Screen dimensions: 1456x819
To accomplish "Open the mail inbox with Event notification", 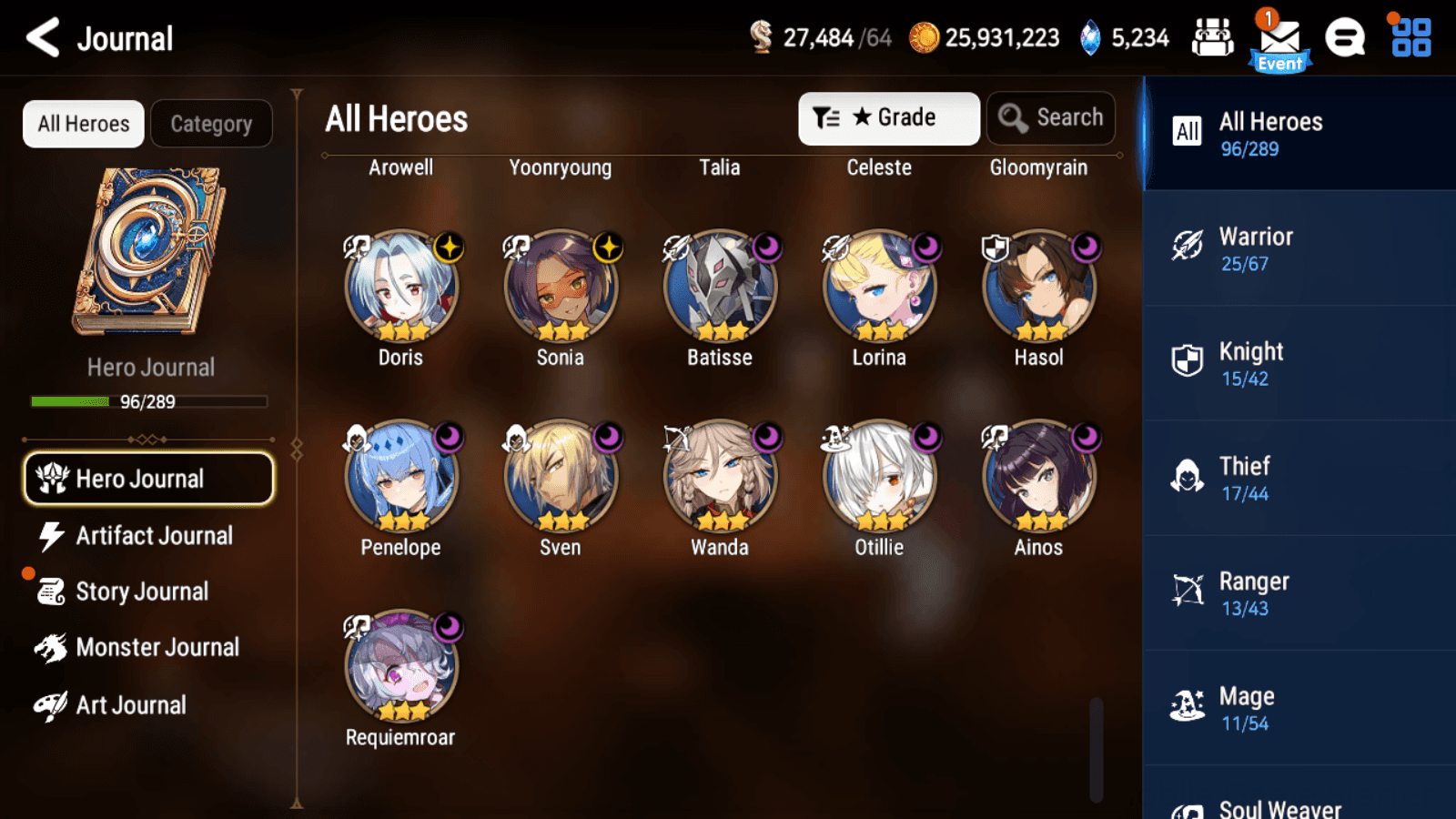I will pyautogui.click(x=1279, y=38).
